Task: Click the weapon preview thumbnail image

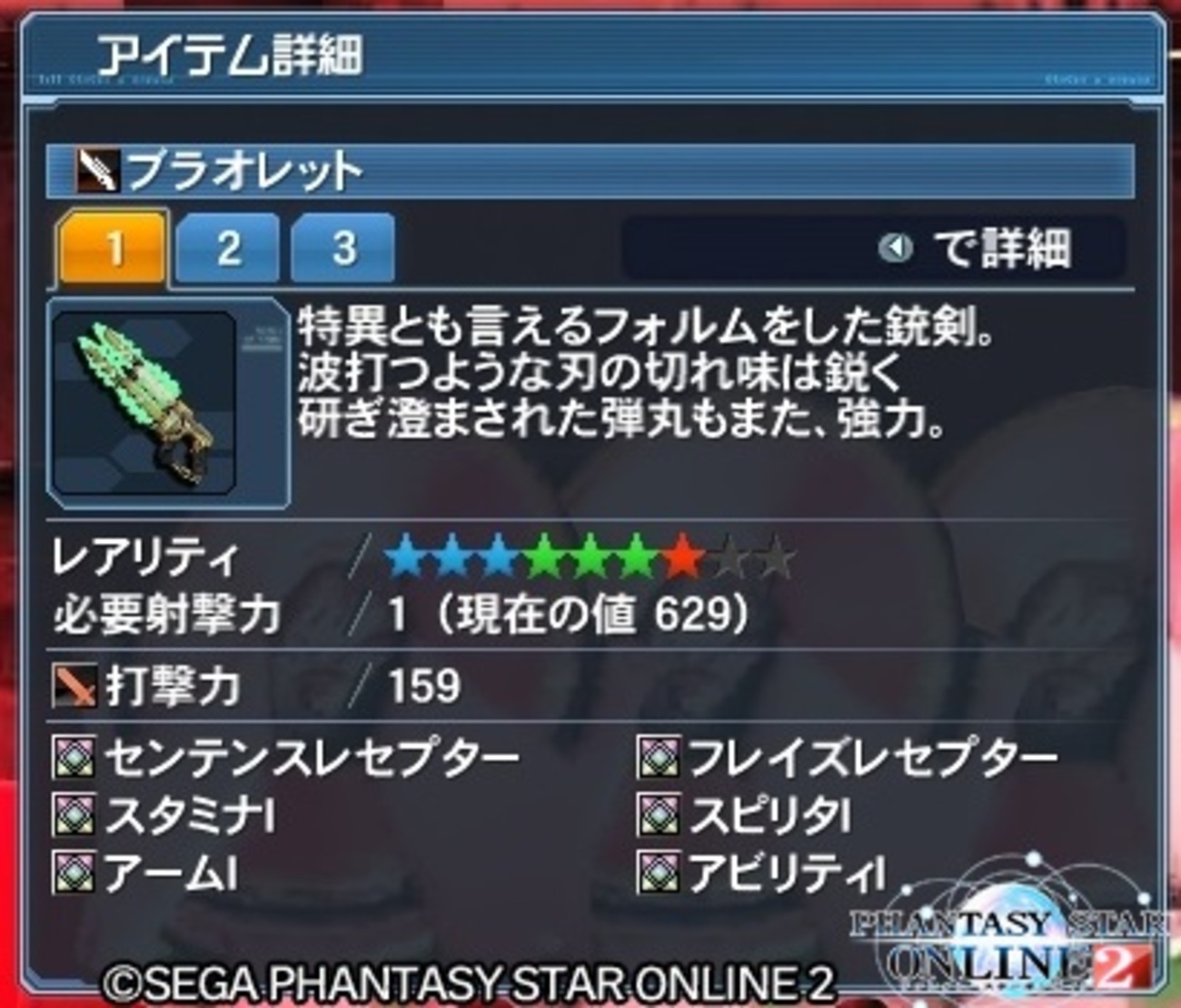Action: [x=168, y=402]
